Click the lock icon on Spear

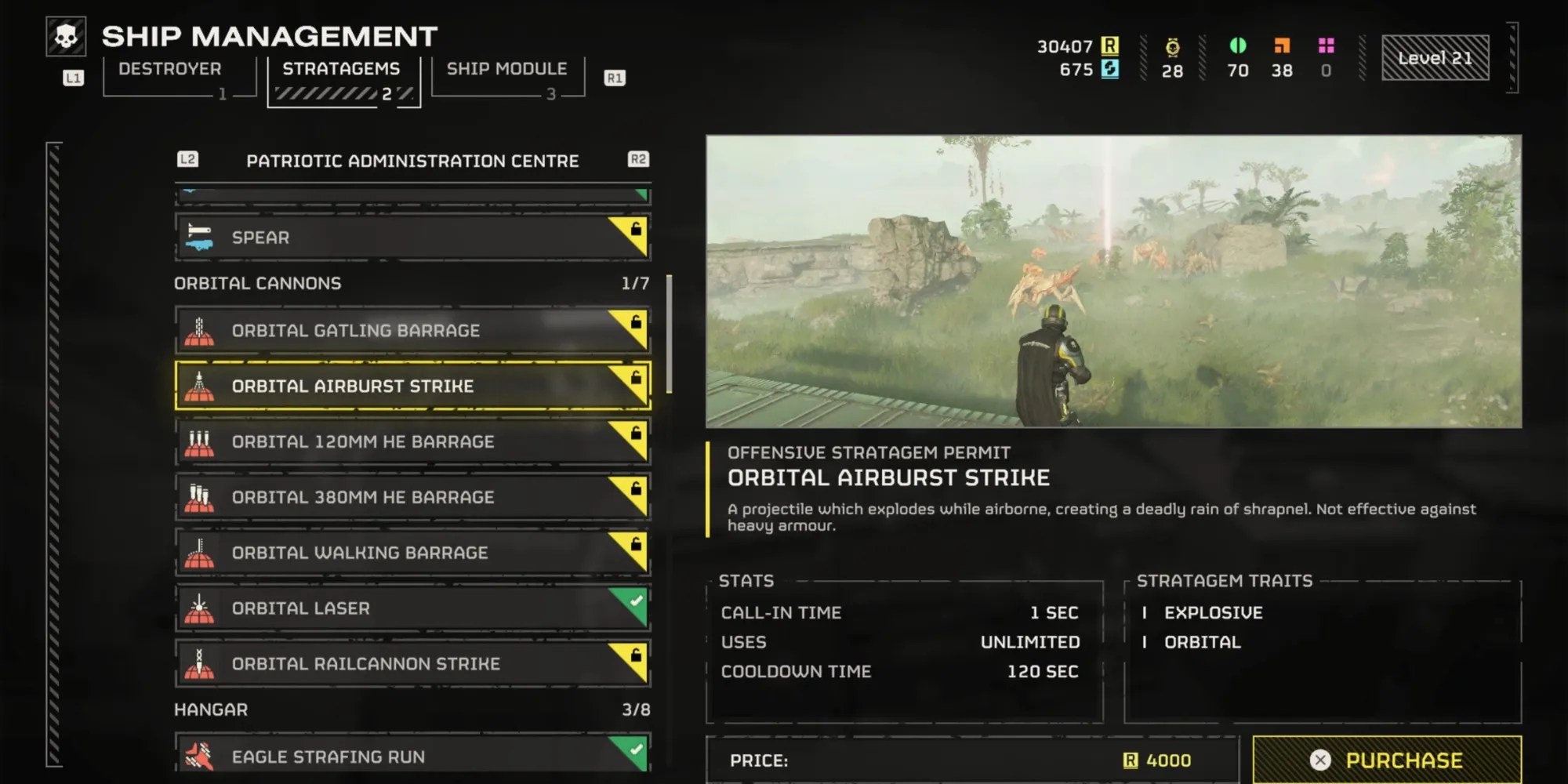pyautogui.click(x=637, y=229)
